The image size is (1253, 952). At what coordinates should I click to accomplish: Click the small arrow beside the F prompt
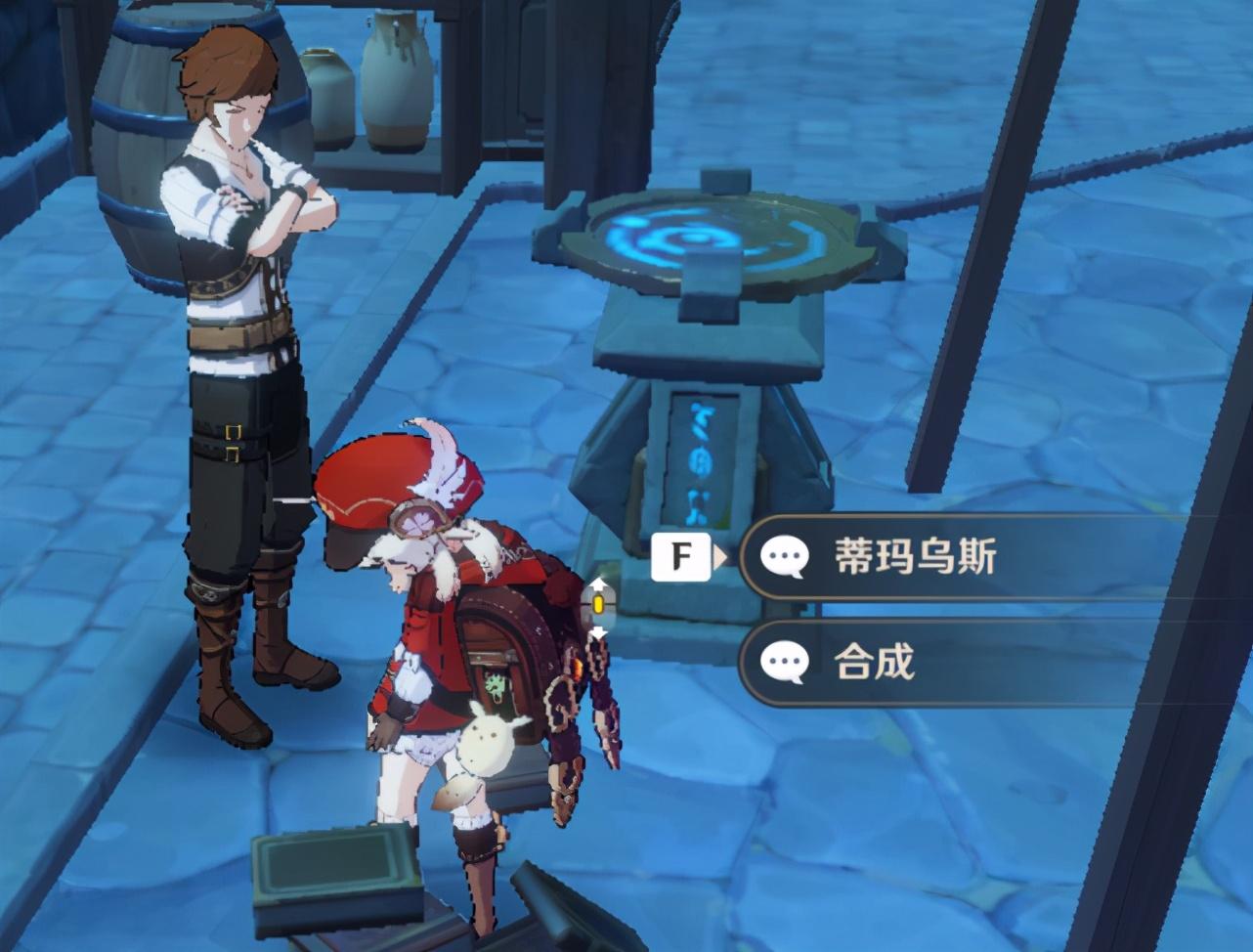click(722, 553)
